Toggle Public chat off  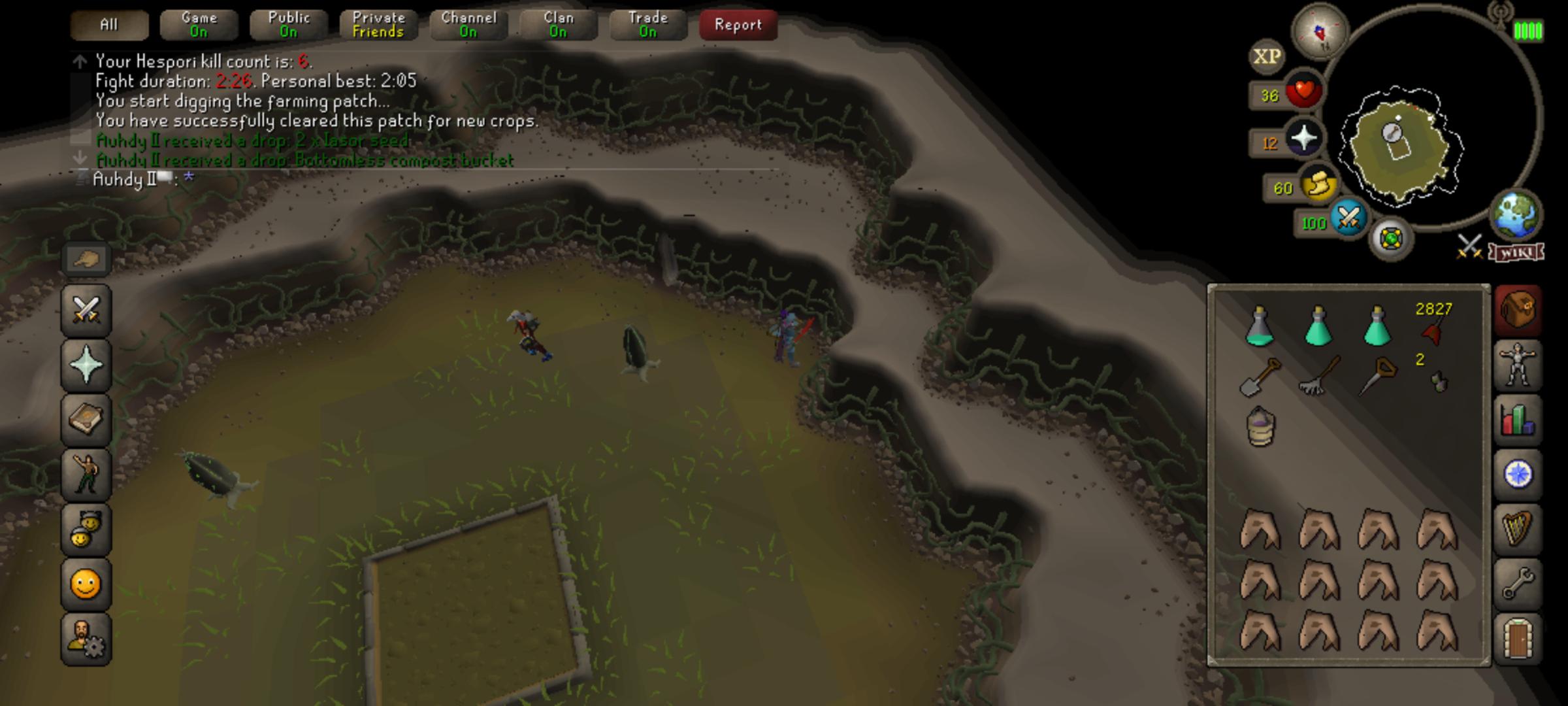pyautogui.click(x=287, y=24)
